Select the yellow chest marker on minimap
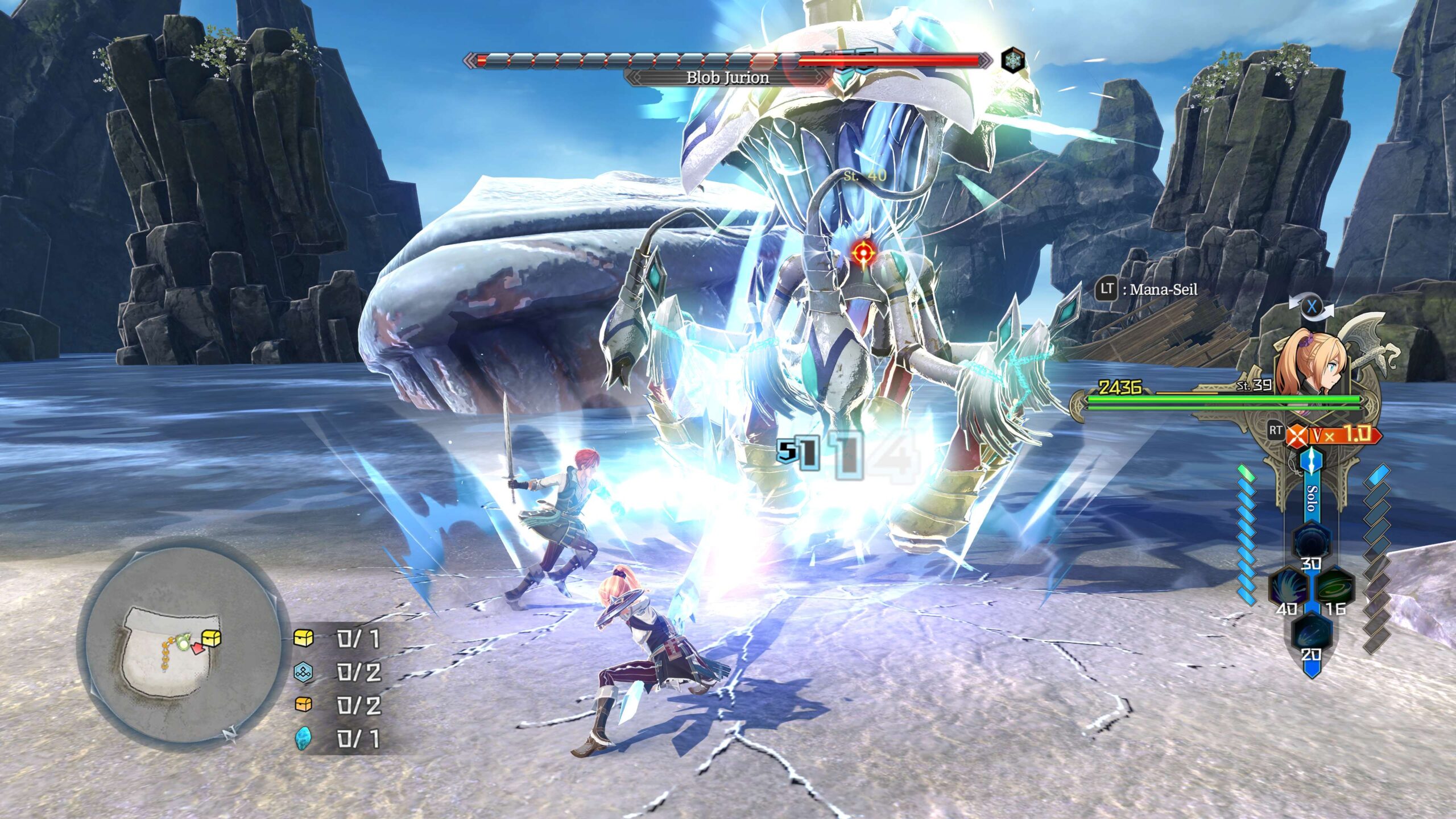1456x819 pixels. click(x=212, y=638)
